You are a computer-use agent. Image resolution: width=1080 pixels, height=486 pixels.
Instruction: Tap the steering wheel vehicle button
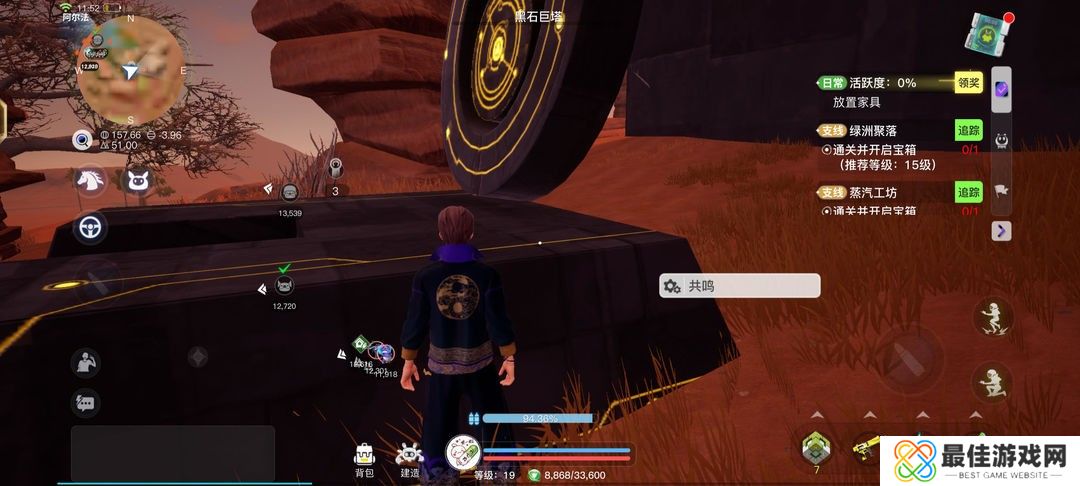(92, 229)
